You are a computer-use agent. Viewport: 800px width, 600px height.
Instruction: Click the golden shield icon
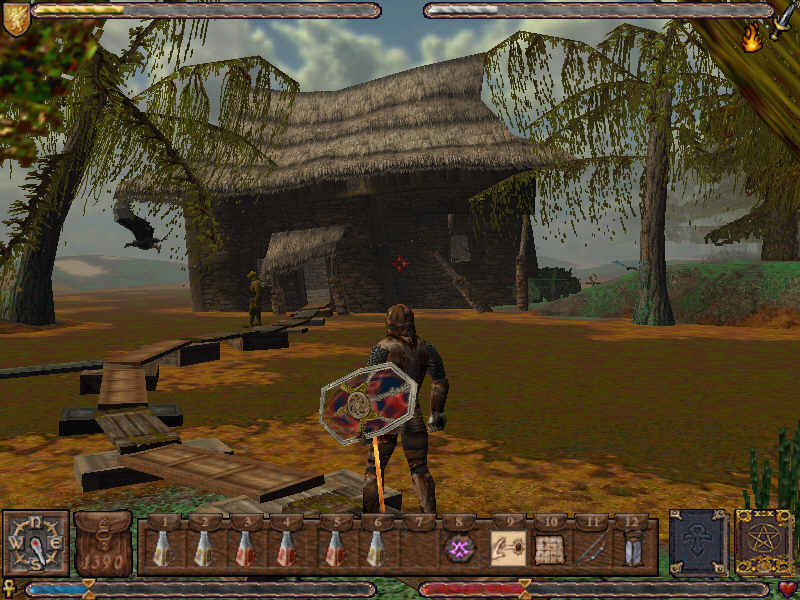(16, 18)
